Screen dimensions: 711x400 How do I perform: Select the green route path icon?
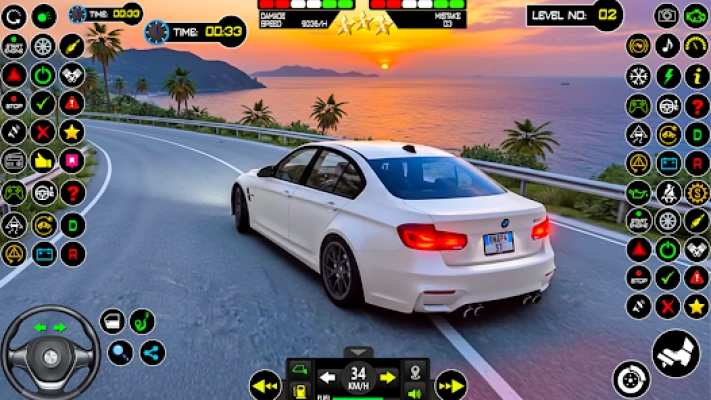(143, 321)
